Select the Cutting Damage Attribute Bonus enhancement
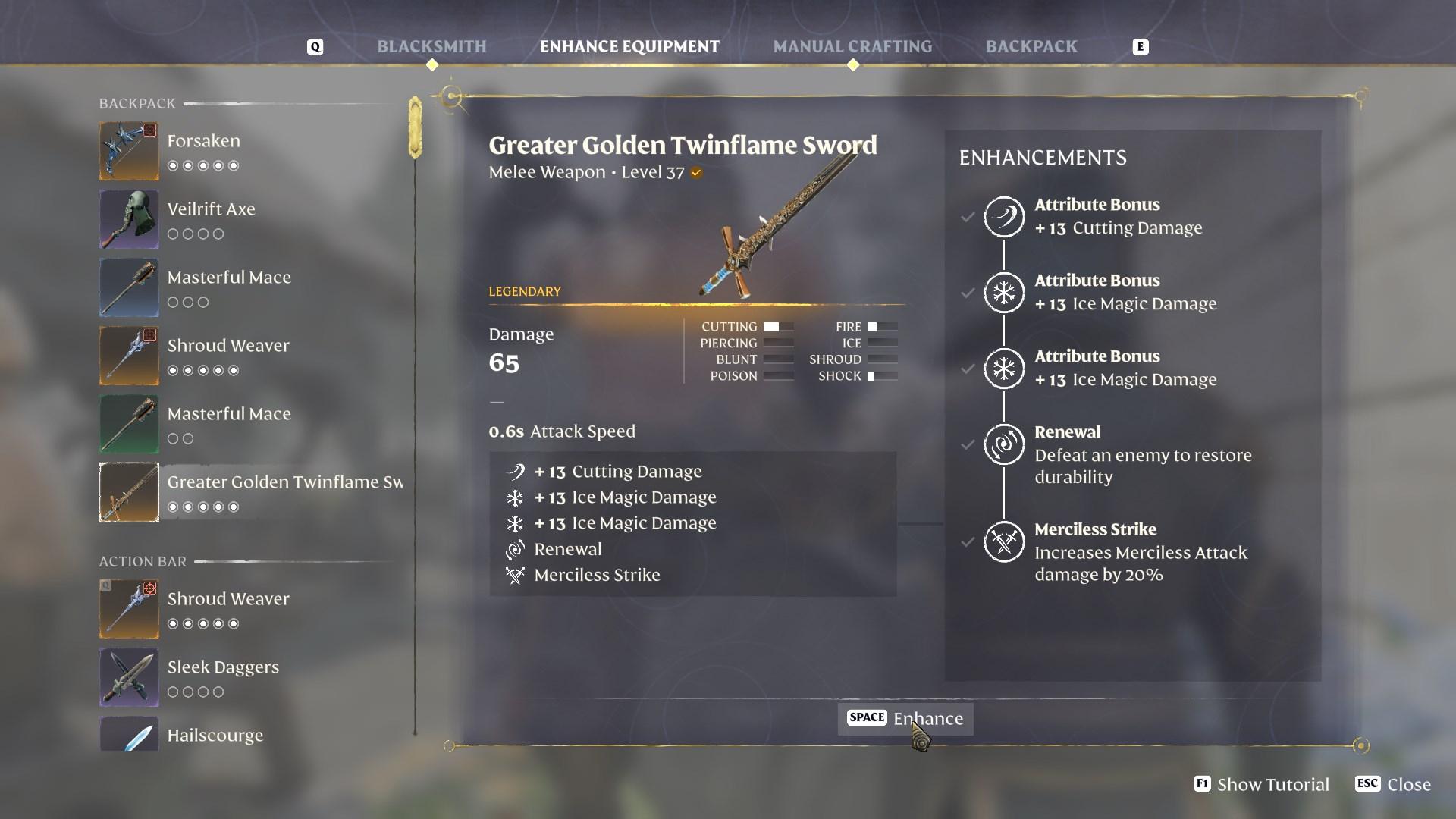 click(1004, 217)
